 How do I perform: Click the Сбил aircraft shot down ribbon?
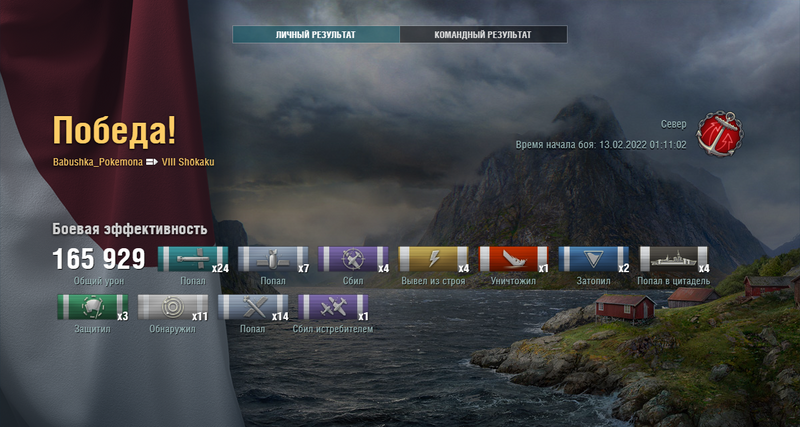click(x=353, y=260)
